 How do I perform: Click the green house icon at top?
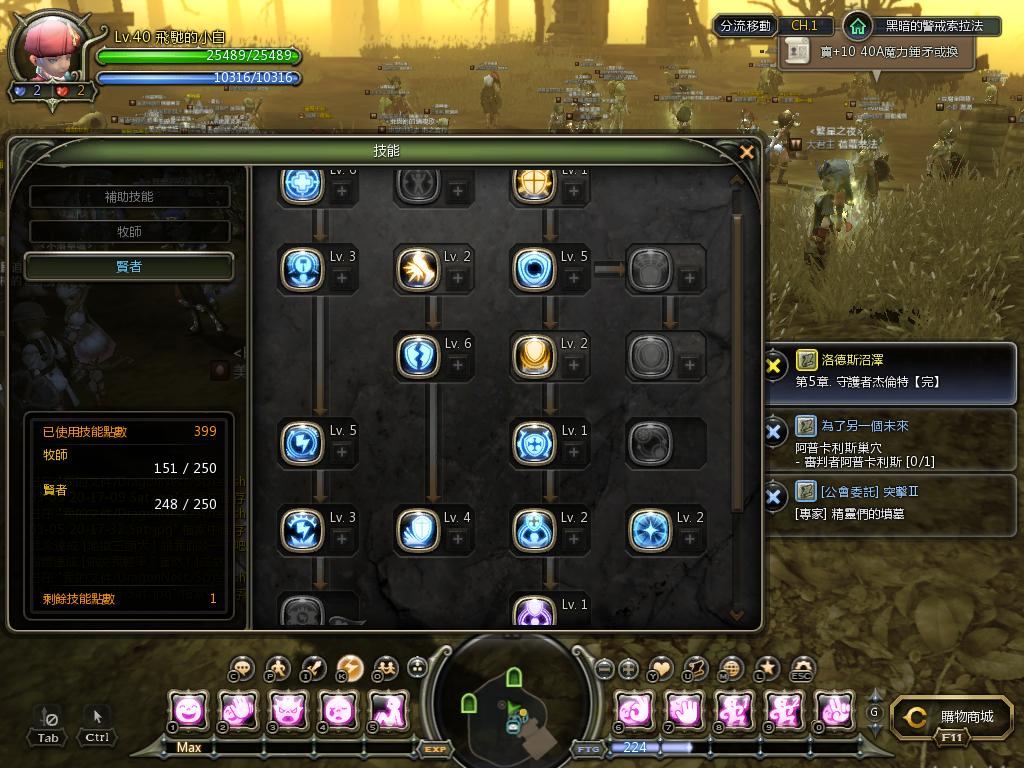click(x=856, y=26)
